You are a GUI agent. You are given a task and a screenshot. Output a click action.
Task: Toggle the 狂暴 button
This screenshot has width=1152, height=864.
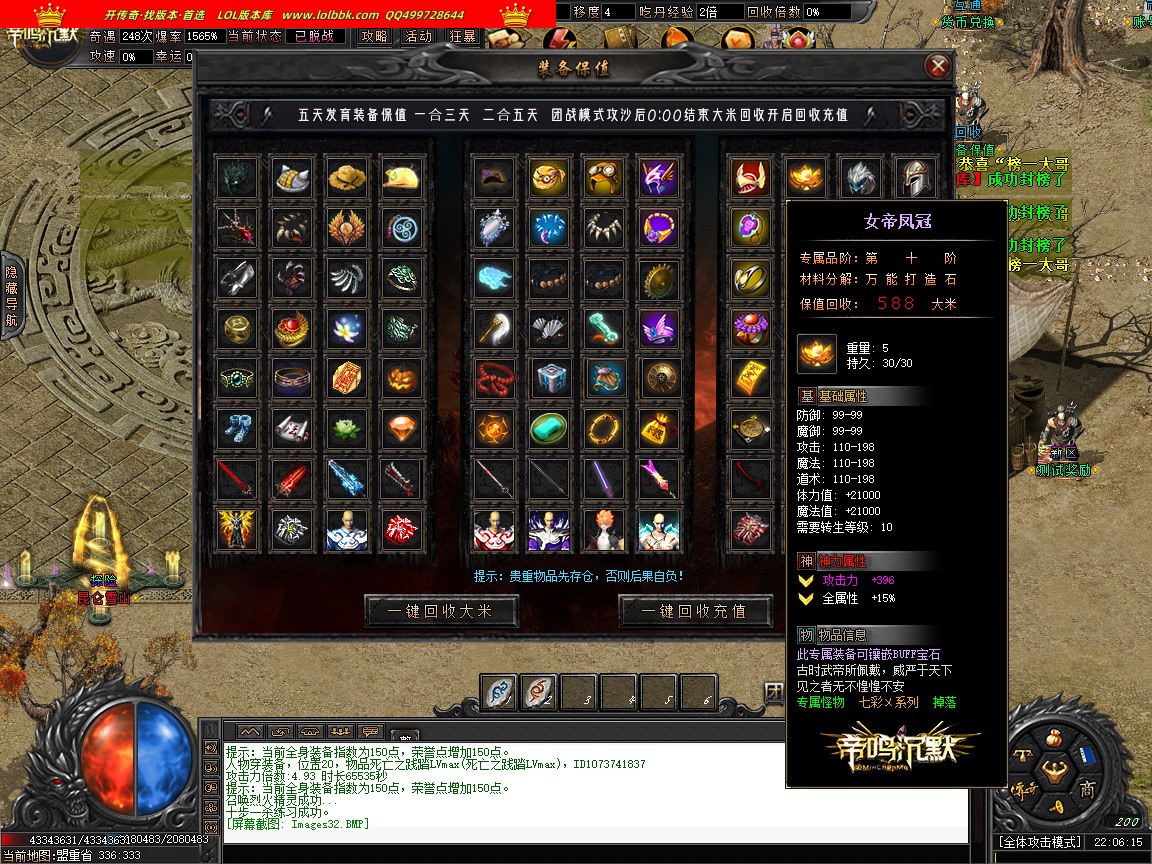point(463,36)
